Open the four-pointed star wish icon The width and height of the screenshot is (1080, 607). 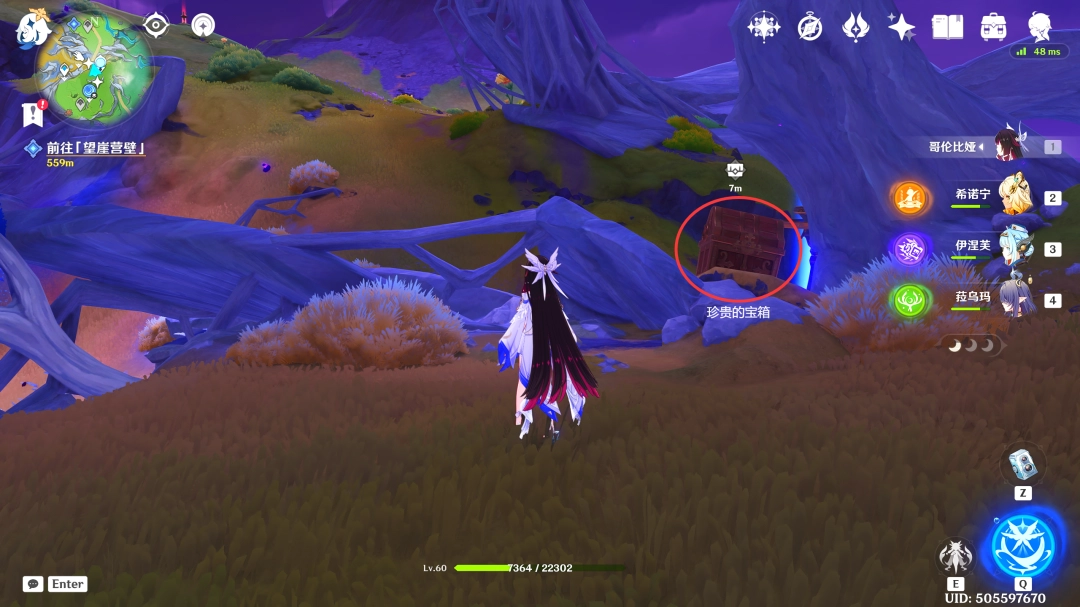[x=901, y=27]
